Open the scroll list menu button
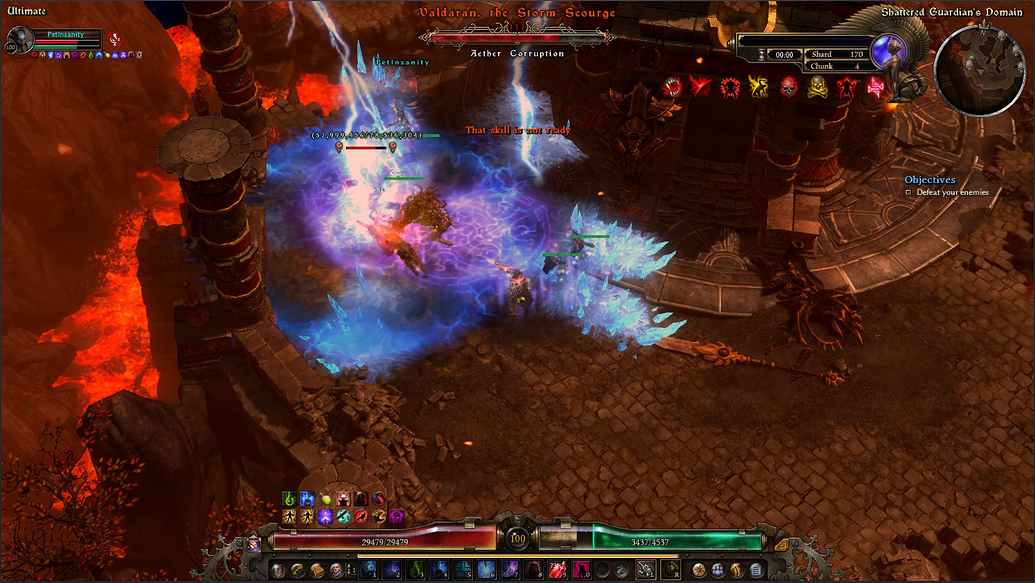 coord(756,570)
